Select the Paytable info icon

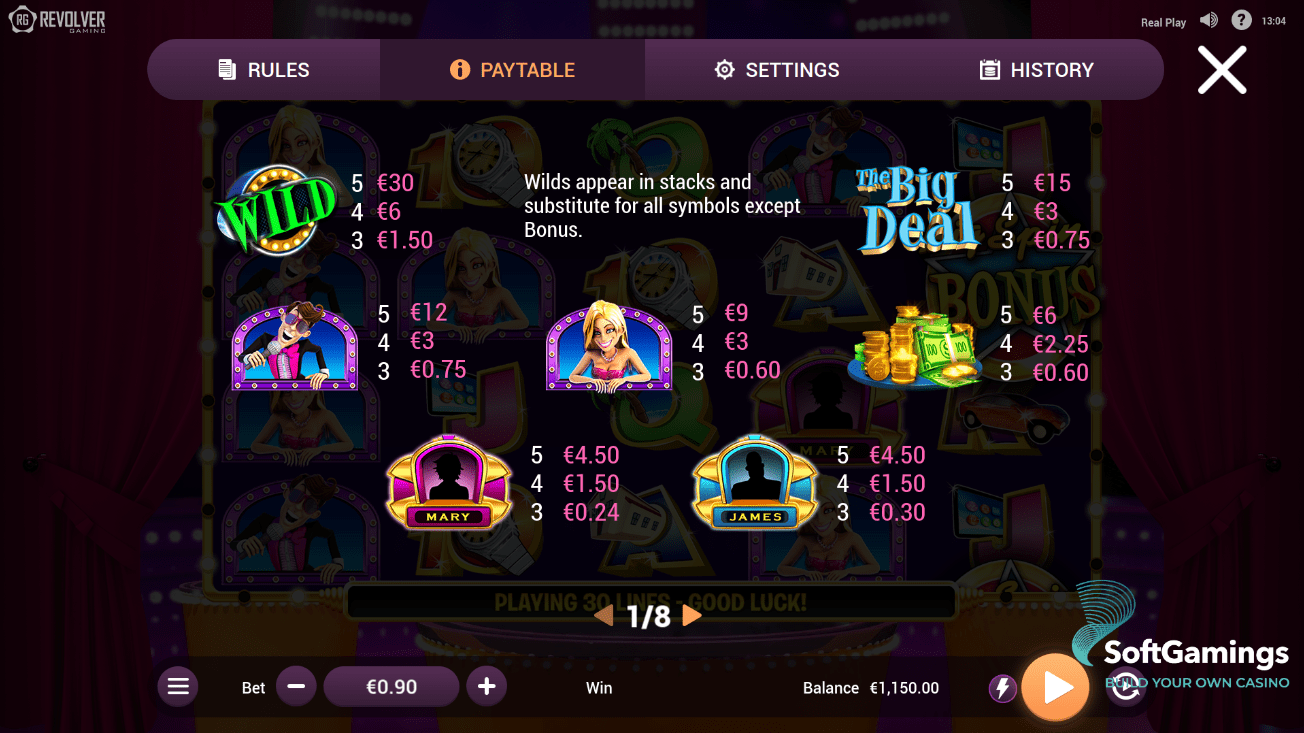(460, 69)
